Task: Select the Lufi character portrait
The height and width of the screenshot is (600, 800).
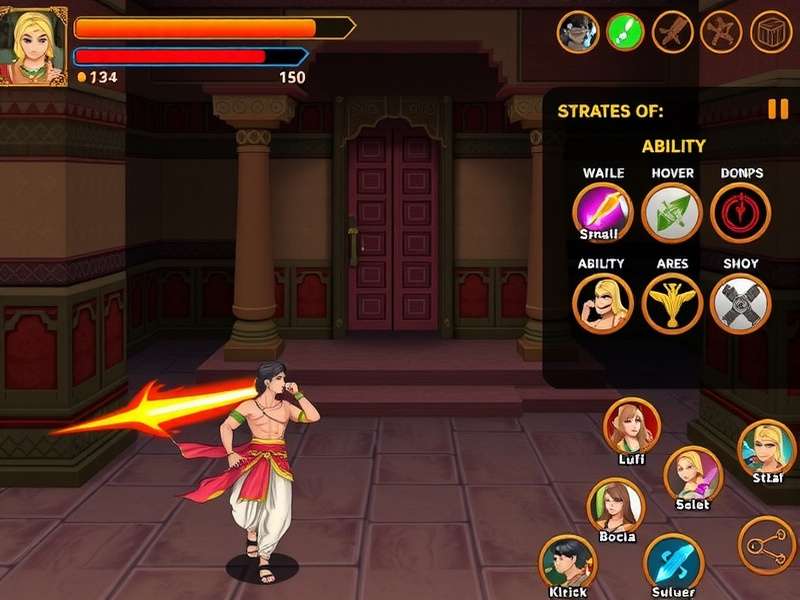Action: point(632,427)
